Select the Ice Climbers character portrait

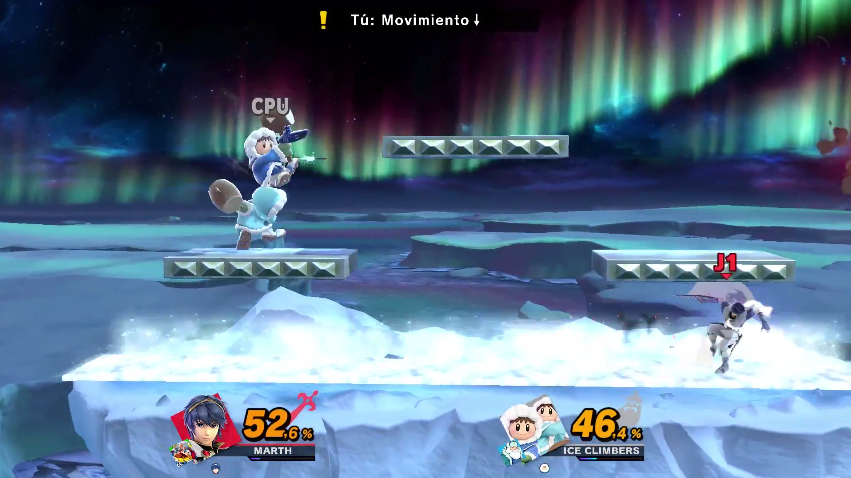point(532,428)
